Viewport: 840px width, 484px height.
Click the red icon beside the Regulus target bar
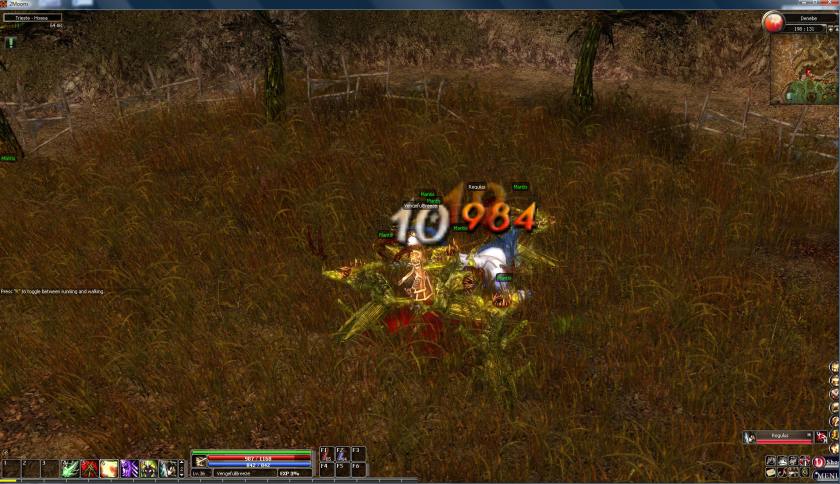click(x=822, y=438)
